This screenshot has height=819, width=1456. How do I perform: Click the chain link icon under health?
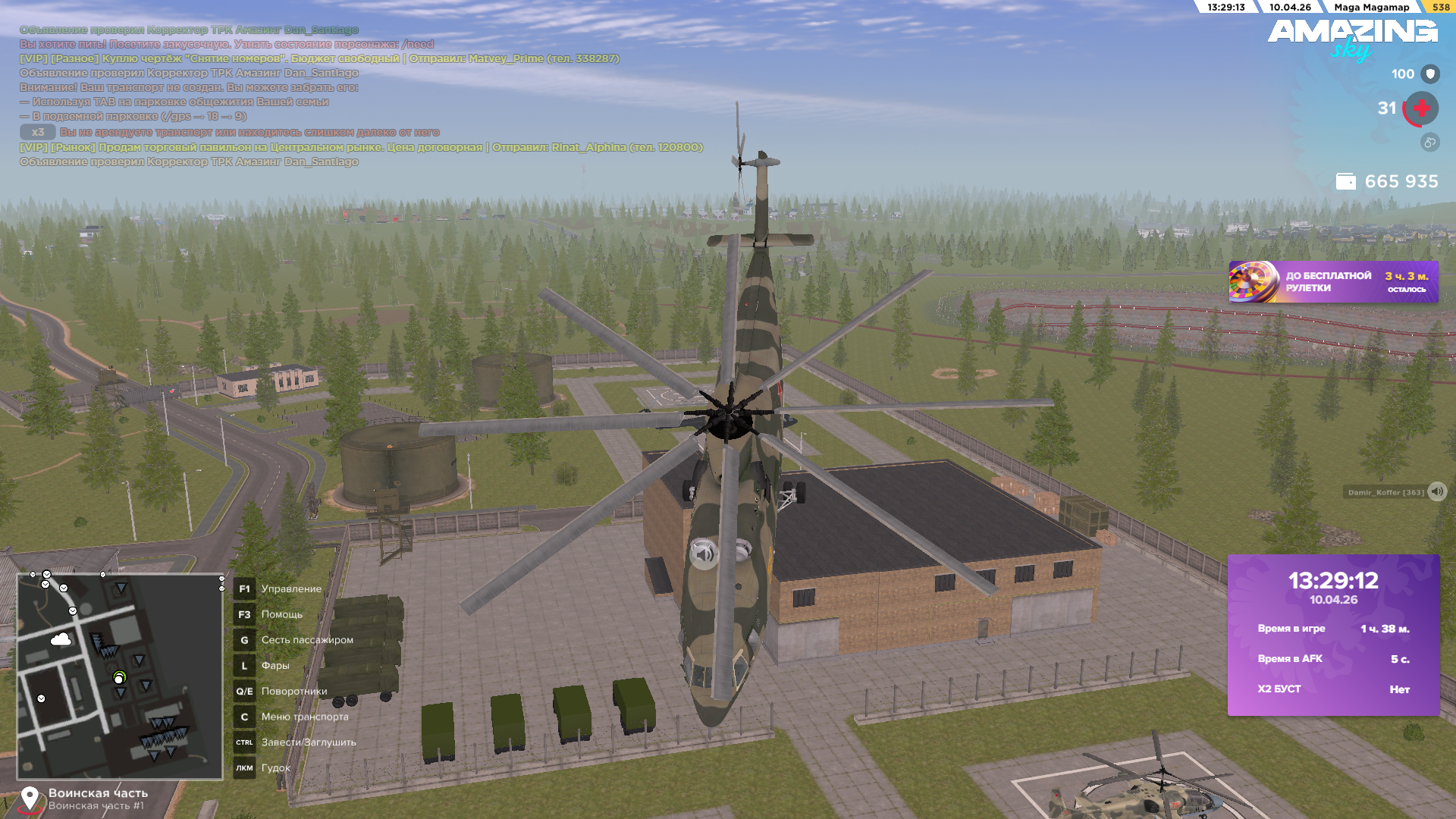click(1429, 142)
